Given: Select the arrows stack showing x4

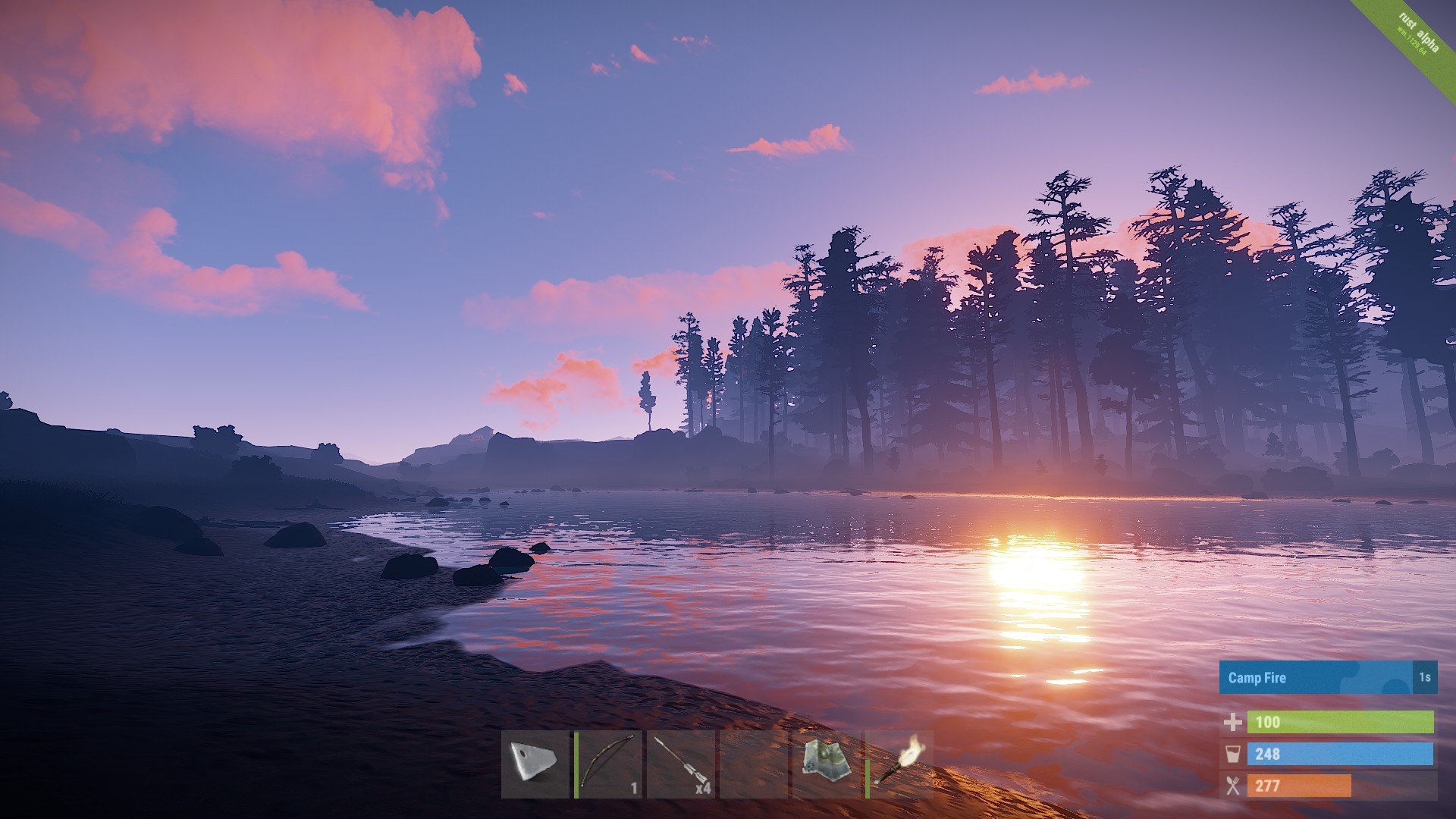Looking at the screenshot, I should pyautogui.click(x=680, y=764).
